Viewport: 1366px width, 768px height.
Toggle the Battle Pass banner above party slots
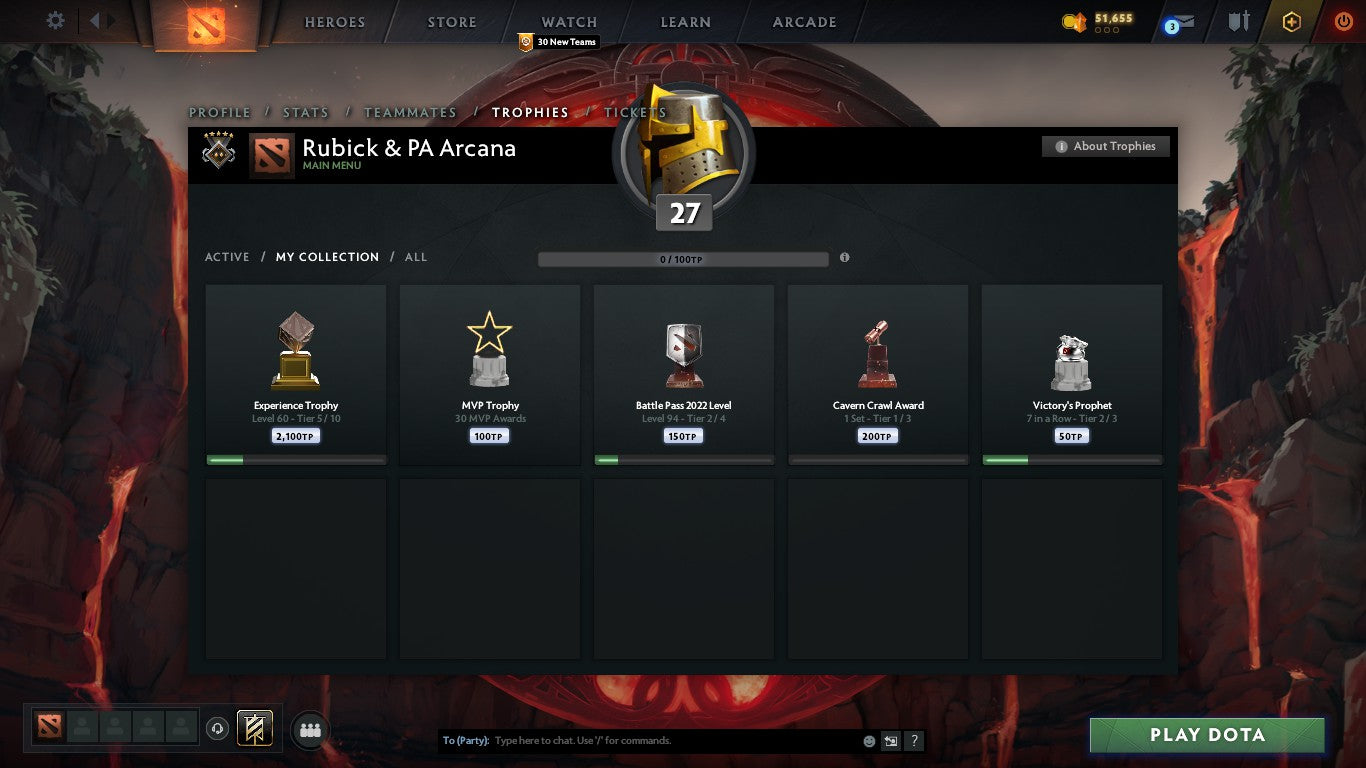pyautogui.click(x=253, y=729)
